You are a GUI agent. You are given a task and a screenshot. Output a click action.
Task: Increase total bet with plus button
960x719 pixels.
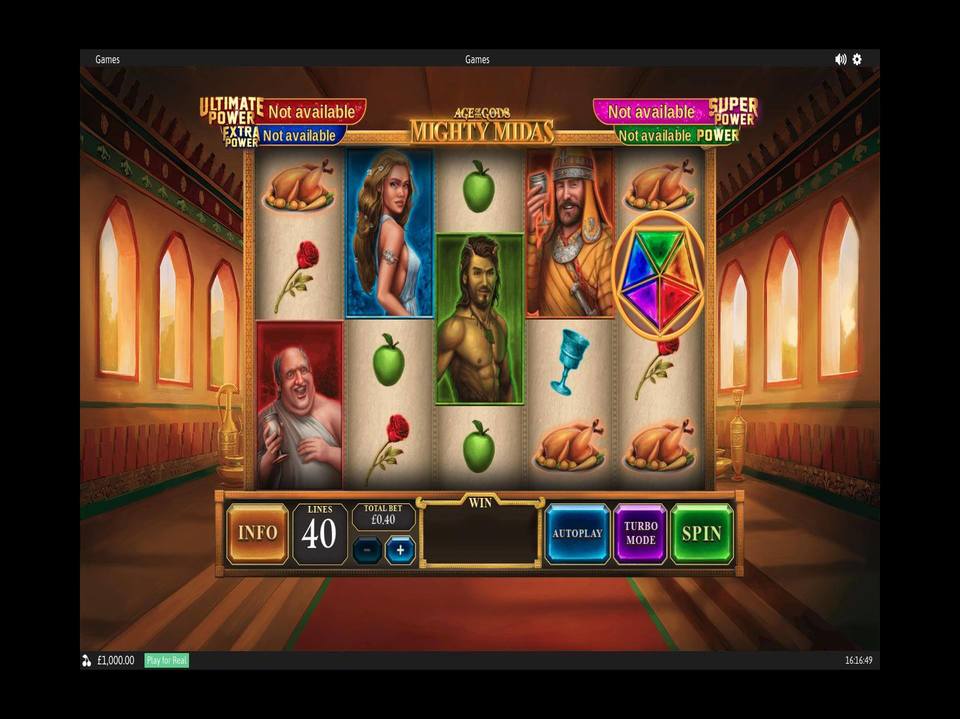tap(400, 550)
